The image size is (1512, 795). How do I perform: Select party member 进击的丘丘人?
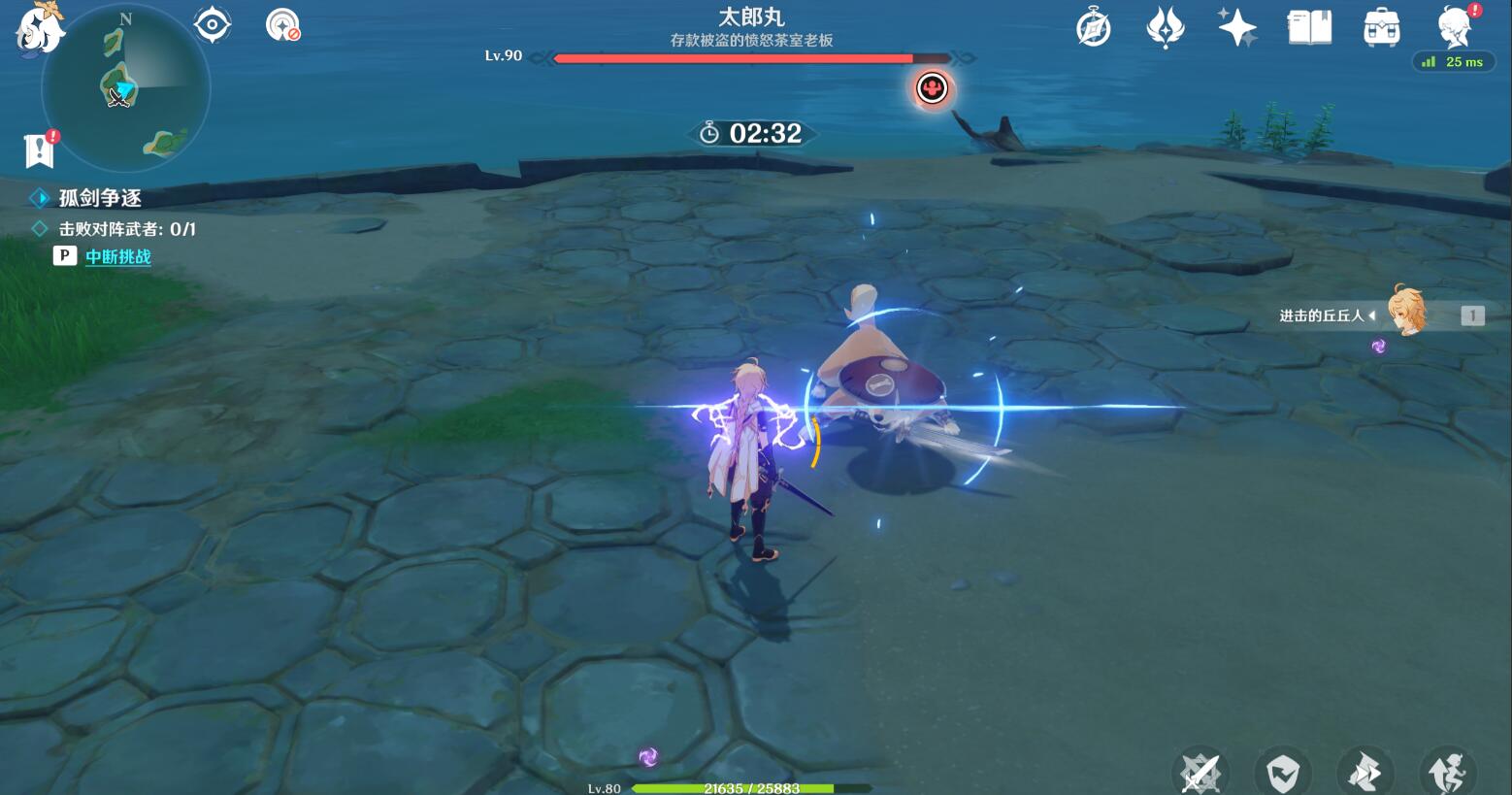click(x=1405, y=313)
